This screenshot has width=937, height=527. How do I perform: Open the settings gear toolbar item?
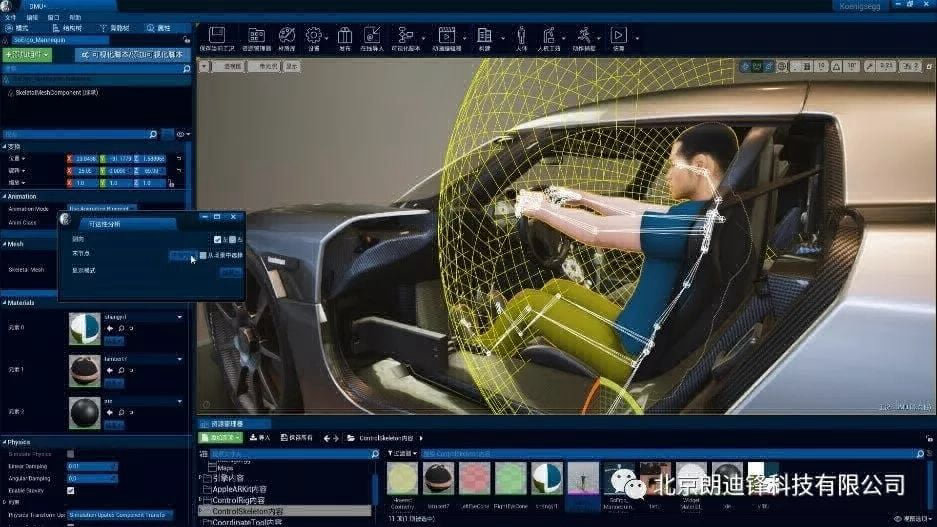(x=314, y=37)
